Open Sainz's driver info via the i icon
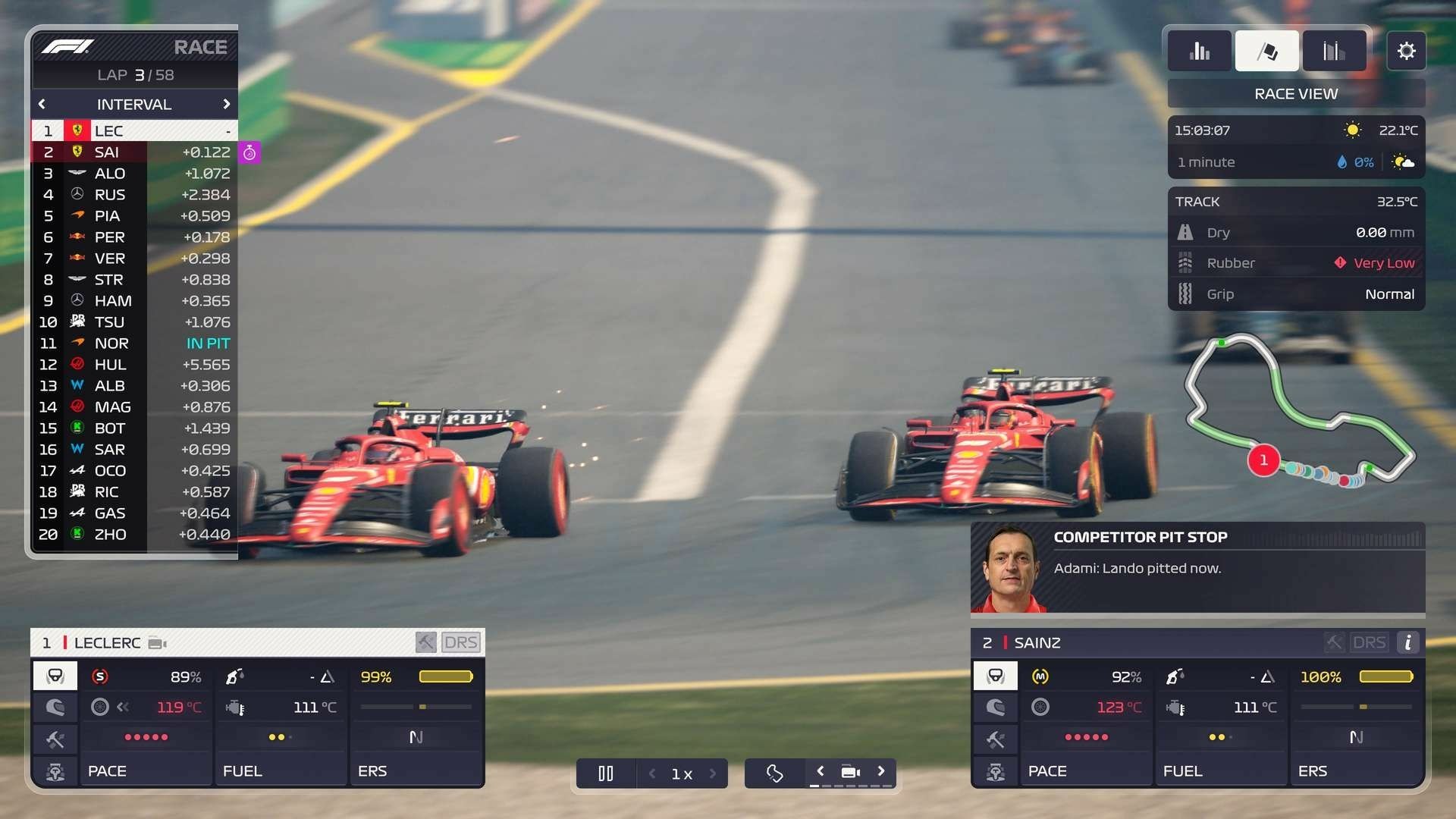The image size is (1456, 819). click(1409, 642)
